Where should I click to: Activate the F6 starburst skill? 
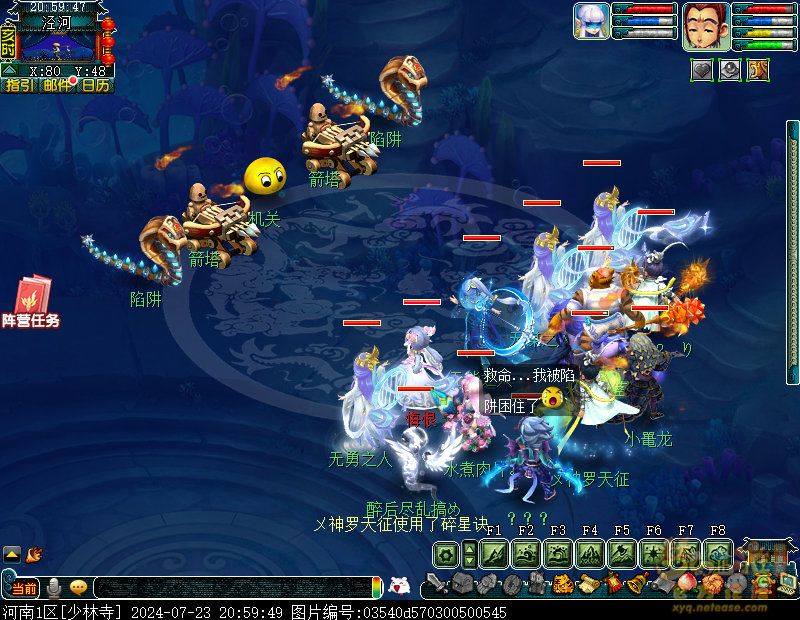(x=654, y=553)
